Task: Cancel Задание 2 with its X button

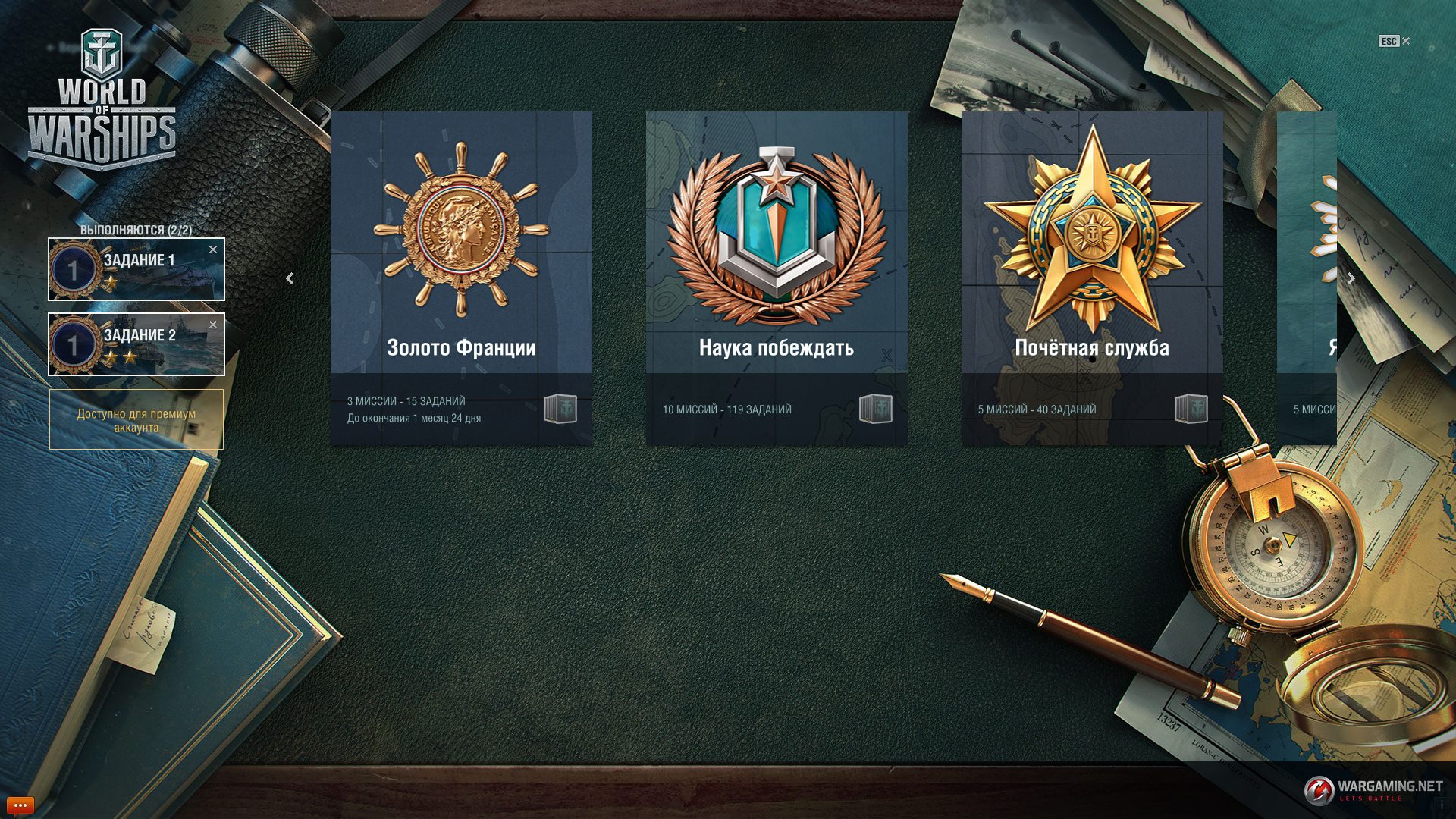Action: [213, 325]
